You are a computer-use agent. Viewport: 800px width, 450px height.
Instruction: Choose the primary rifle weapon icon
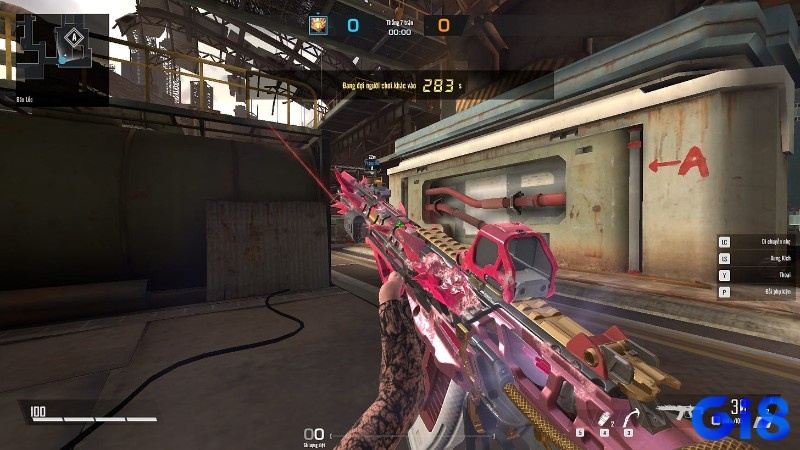point(680,412)
